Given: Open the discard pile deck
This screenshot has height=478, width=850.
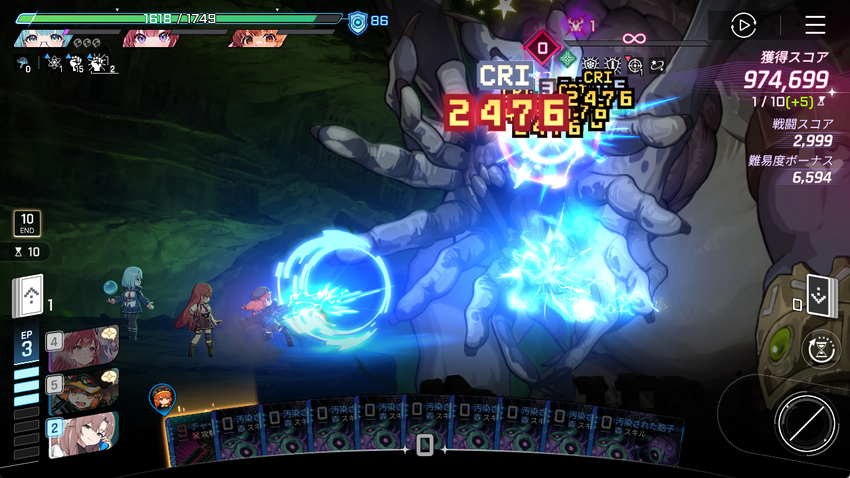Looking at the screenshot, I should tap(820, 293).
